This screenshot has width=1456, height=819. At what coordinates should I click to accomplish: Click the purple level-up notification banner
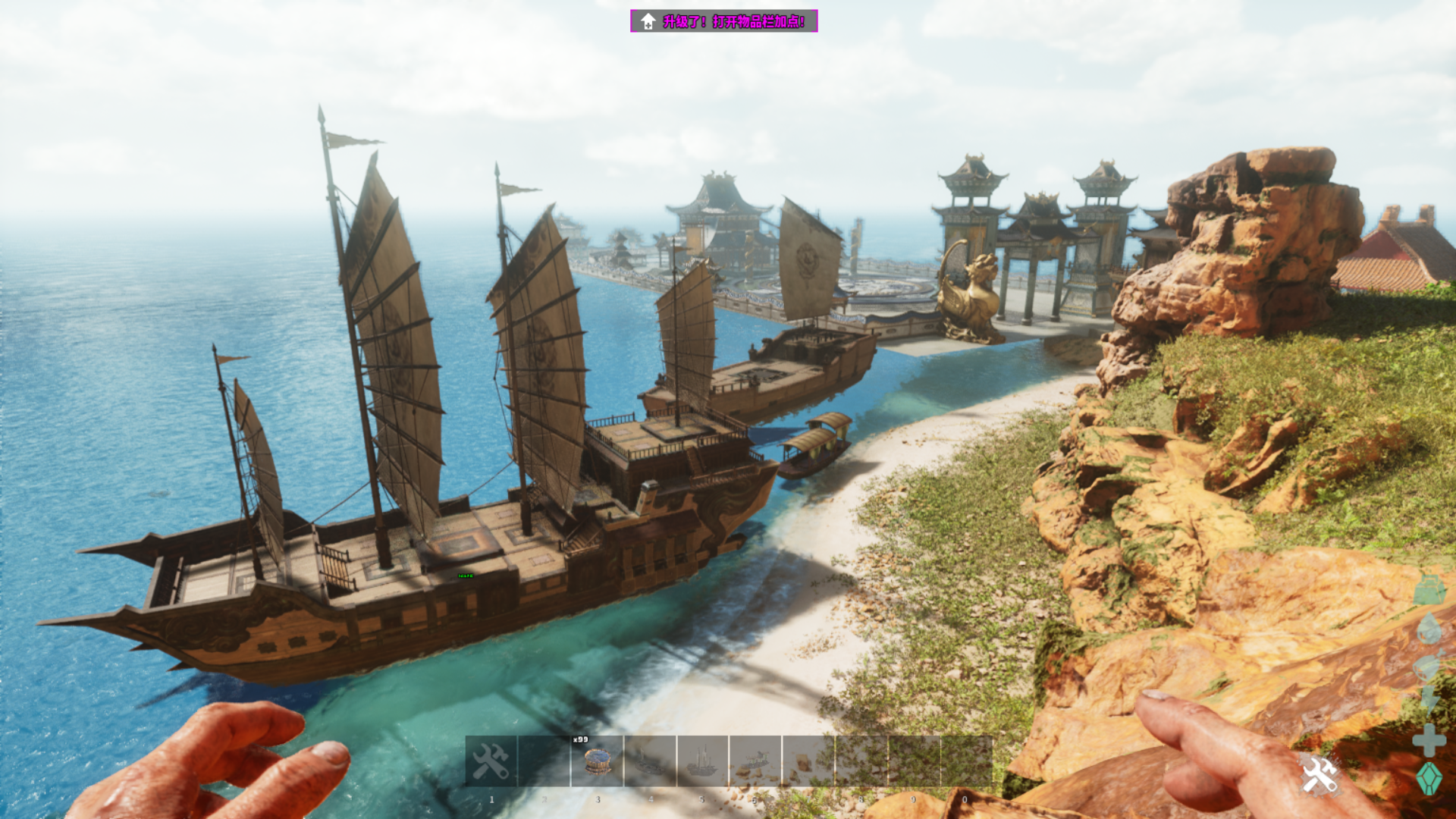click(x=723, y=21)
